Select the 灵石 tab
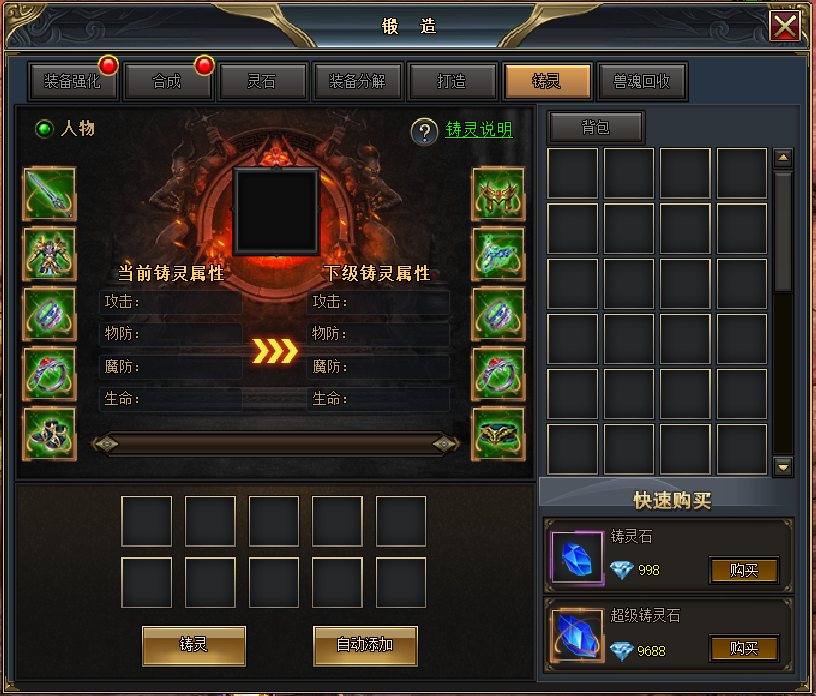This screenshot has height=696, width=816. 261,82
